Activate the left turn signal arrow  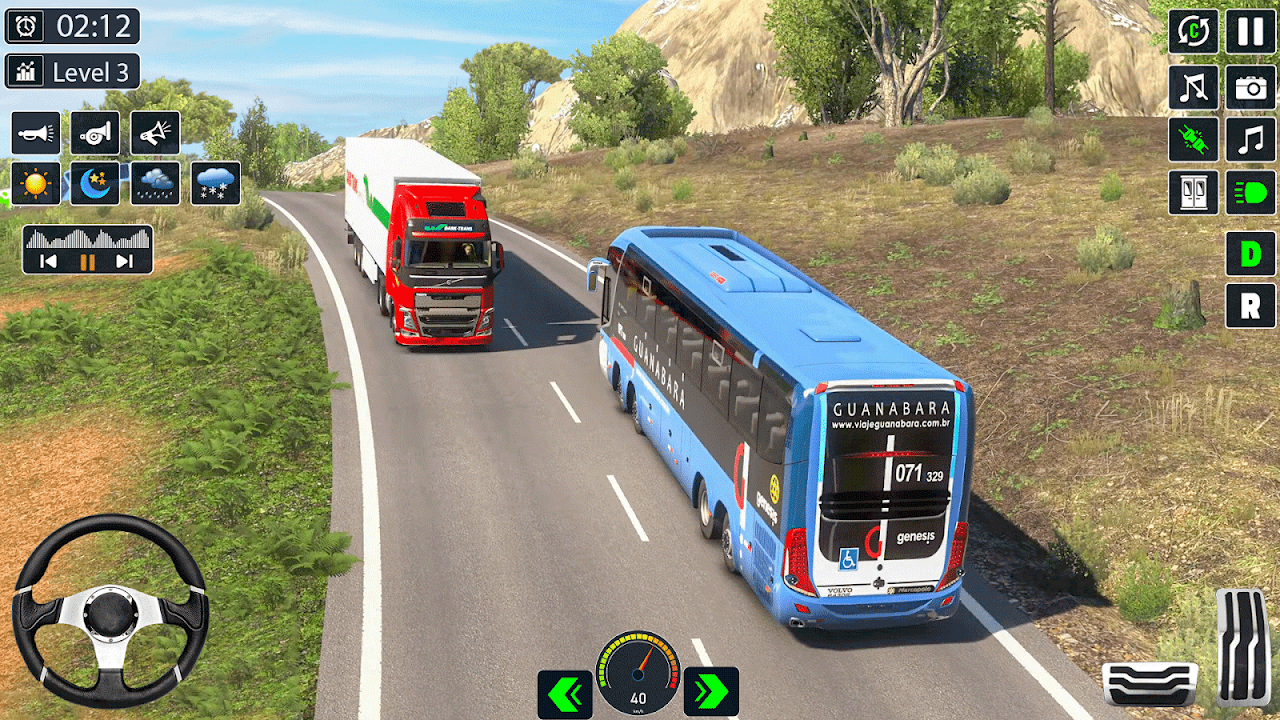tap(565, 692)
